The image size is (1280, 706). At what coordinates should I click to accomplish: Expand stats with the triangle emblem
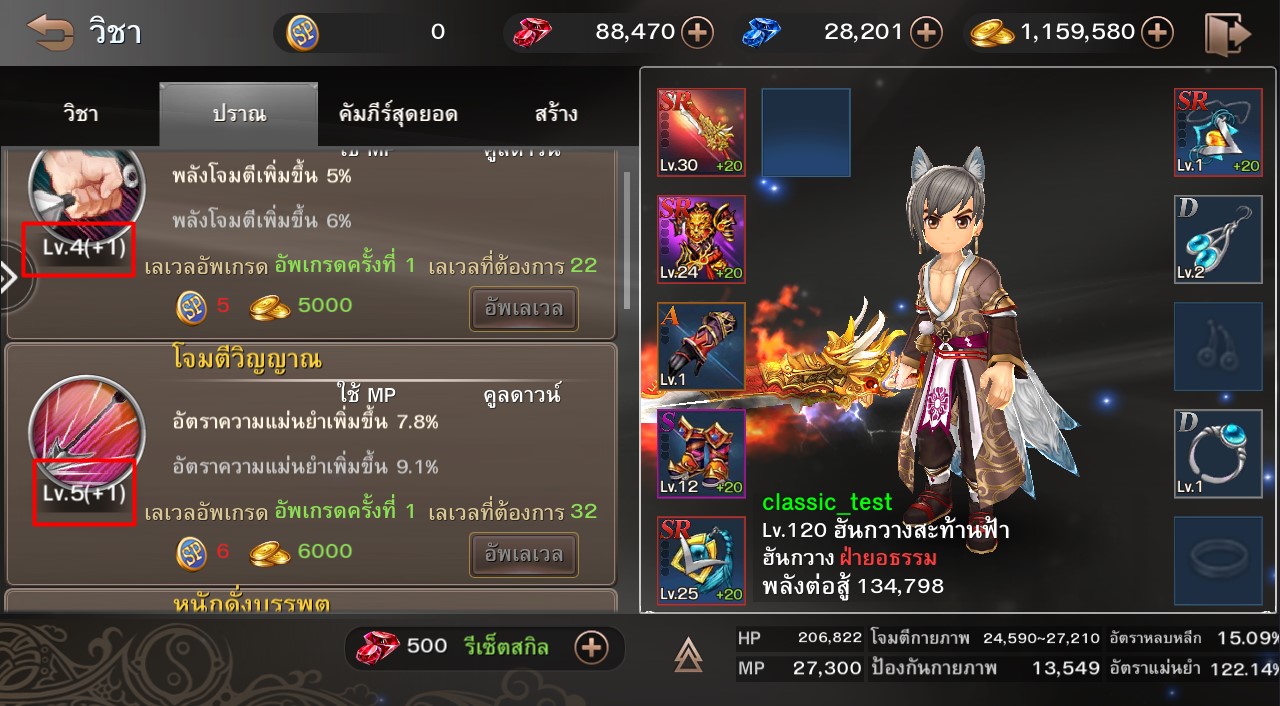(688, 655)
